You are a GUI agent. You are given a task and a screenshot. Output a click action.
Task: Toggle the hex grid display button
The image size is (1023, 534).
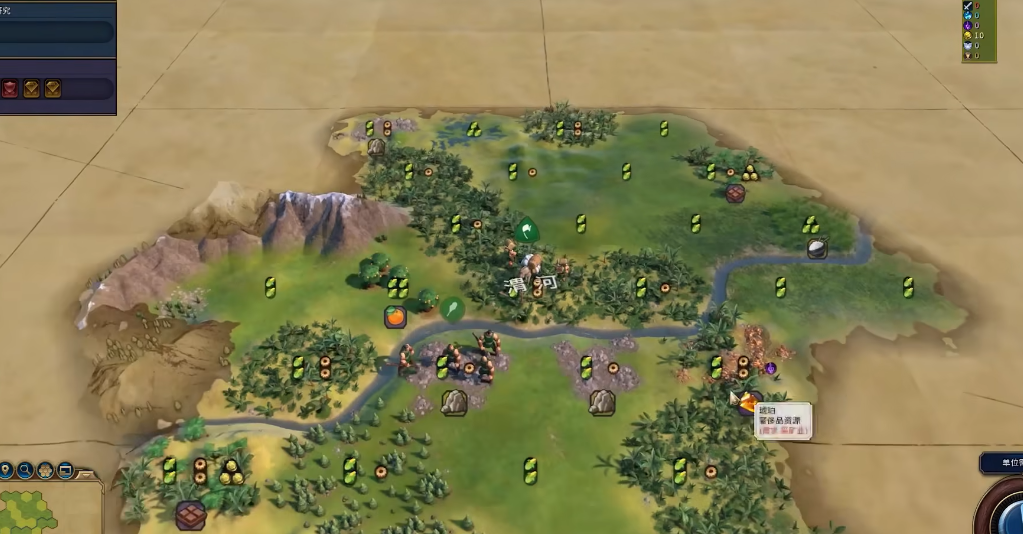click(x=46, y=470)
